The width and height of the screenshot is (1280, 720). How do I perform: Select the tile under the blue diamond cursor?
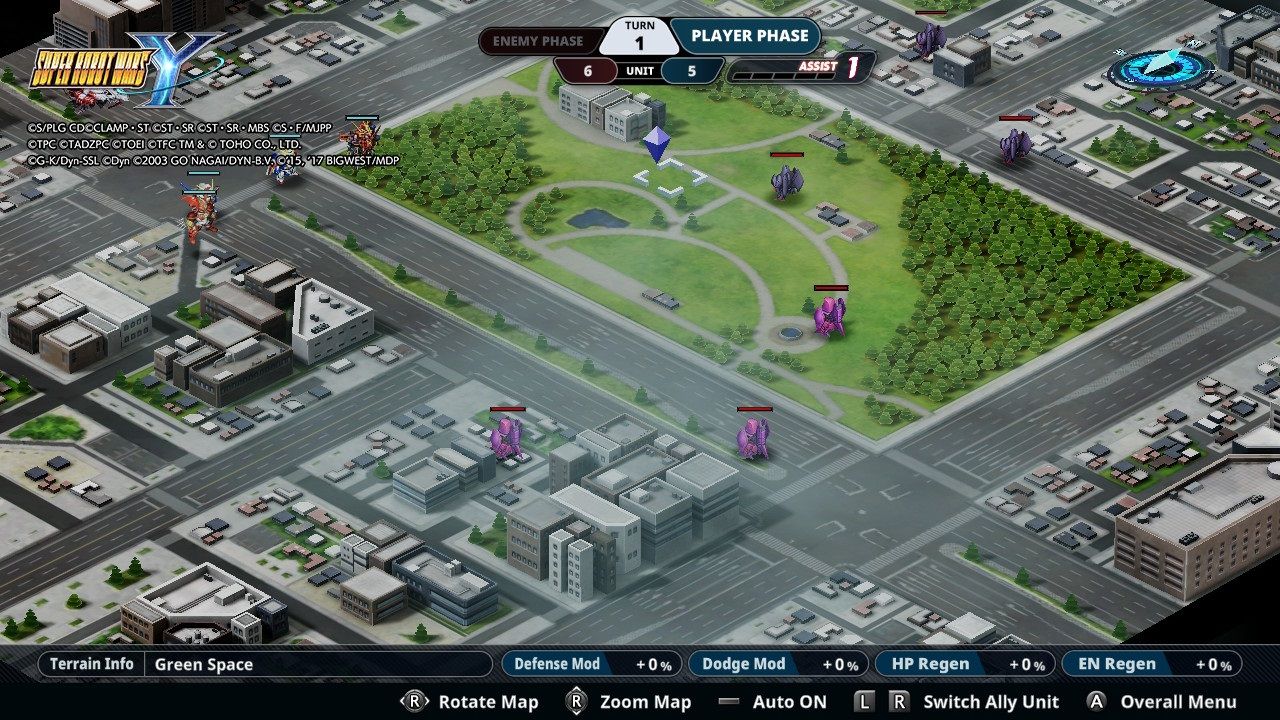670,177
